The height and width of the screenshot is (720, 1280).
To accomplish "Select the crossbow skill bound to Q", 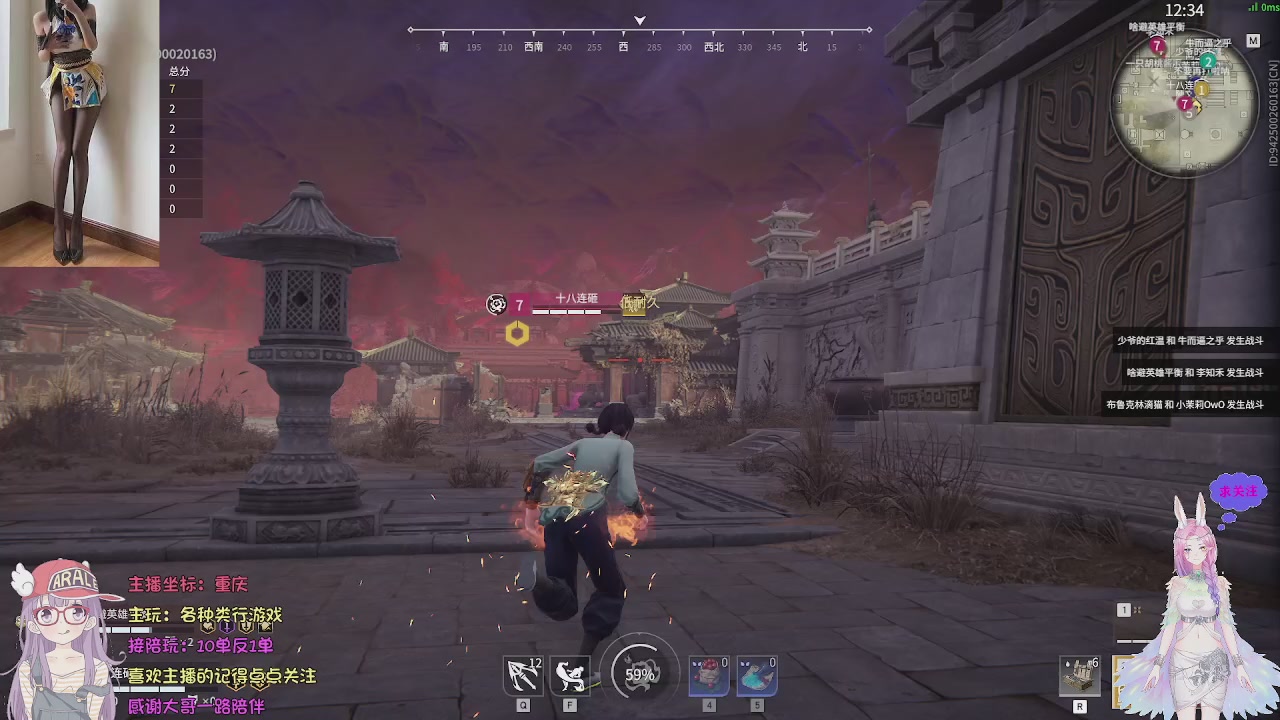I will tap(522, 674).
